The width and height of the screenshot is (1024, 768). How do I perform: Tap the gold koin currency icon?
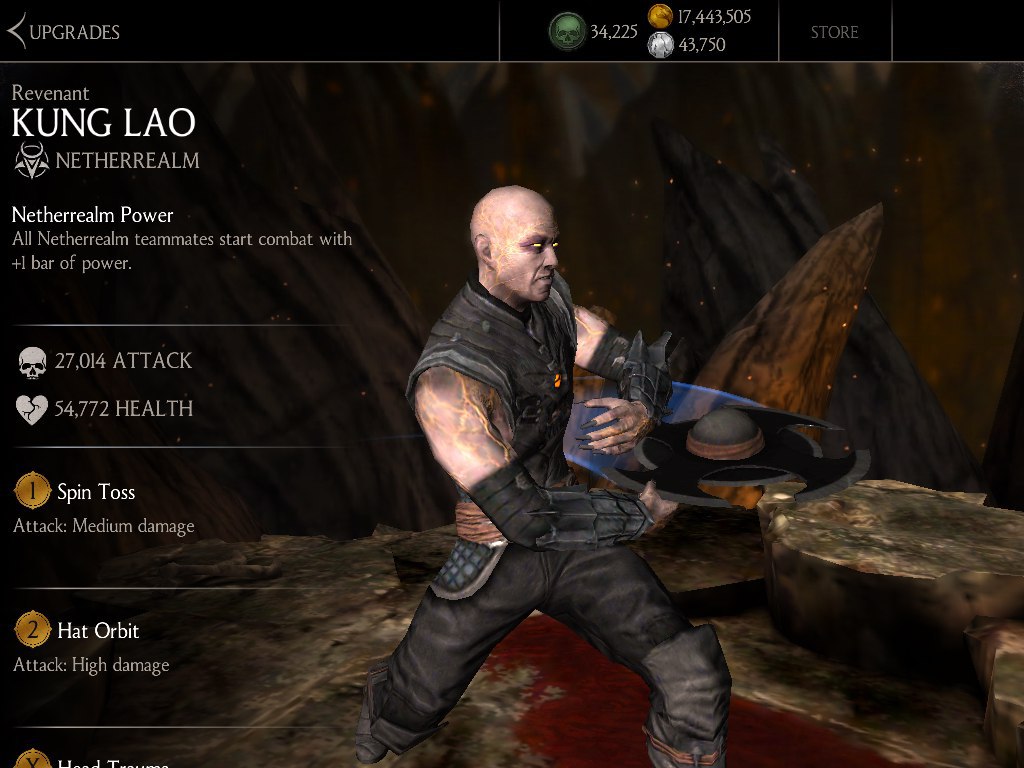[660, 16]
